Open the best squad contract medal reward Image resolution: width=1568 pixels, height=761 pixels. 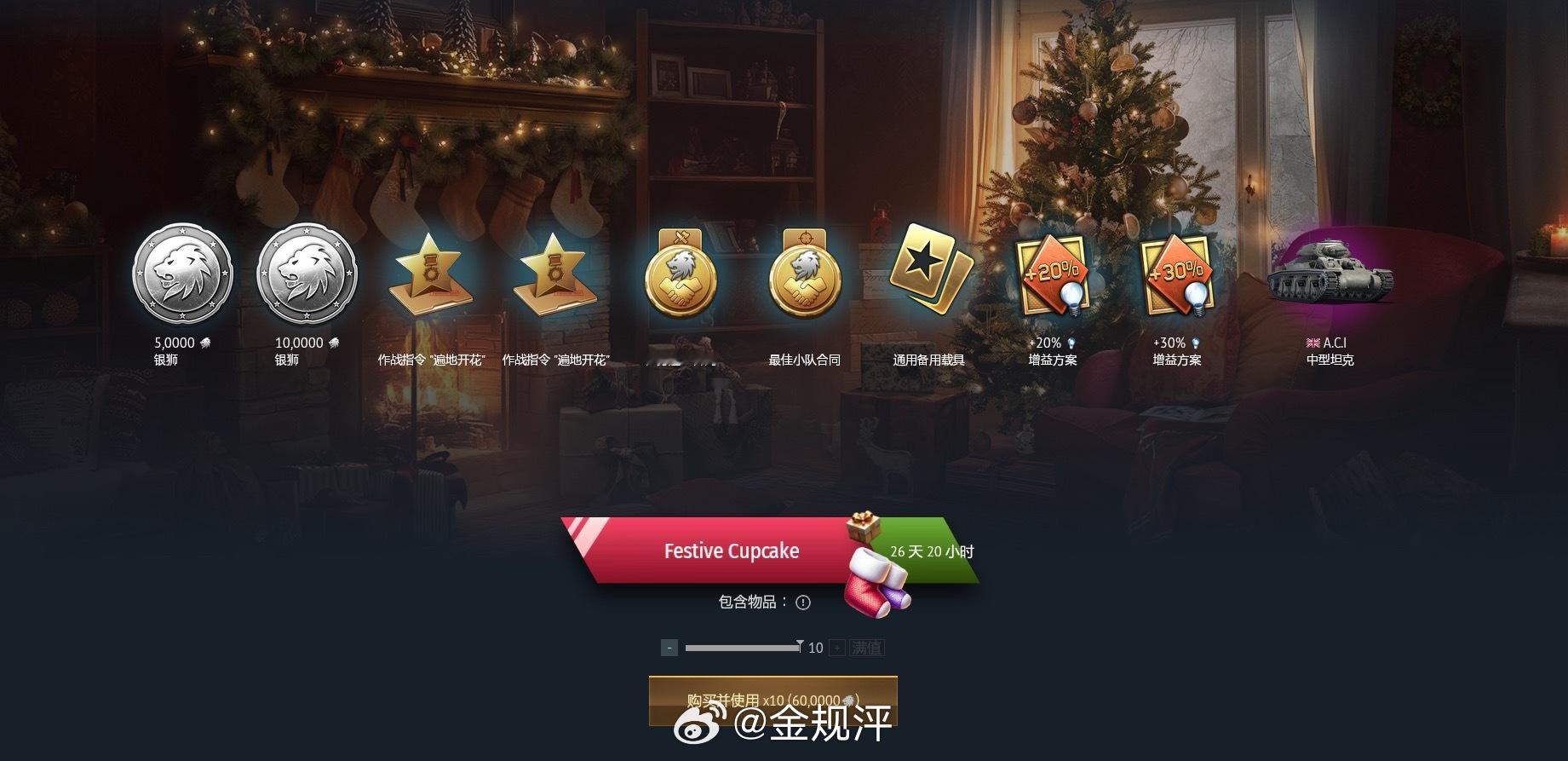(804, 274)
